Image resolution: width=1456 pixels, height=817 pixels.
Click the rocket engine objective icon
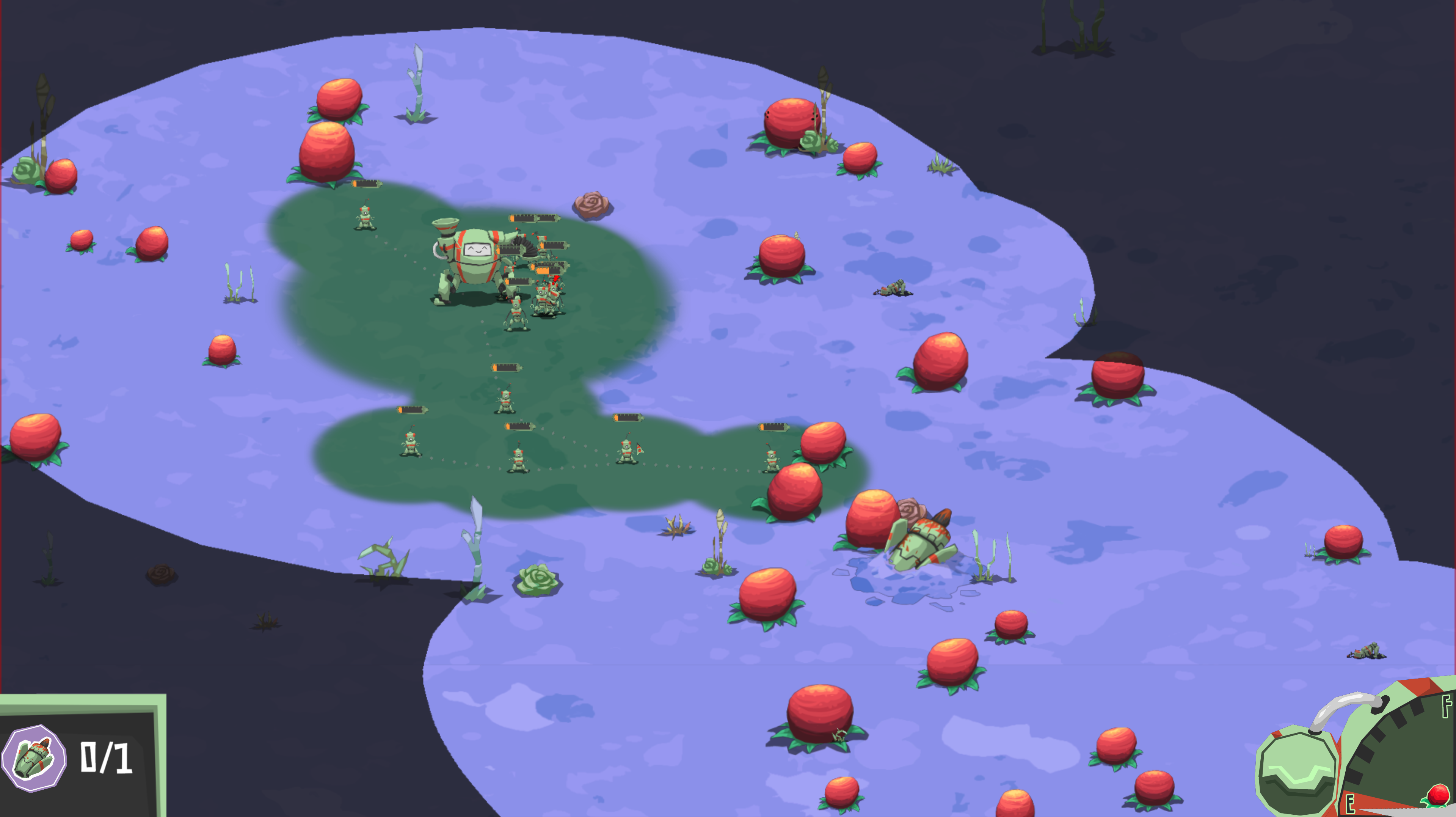tap(34, 758)
